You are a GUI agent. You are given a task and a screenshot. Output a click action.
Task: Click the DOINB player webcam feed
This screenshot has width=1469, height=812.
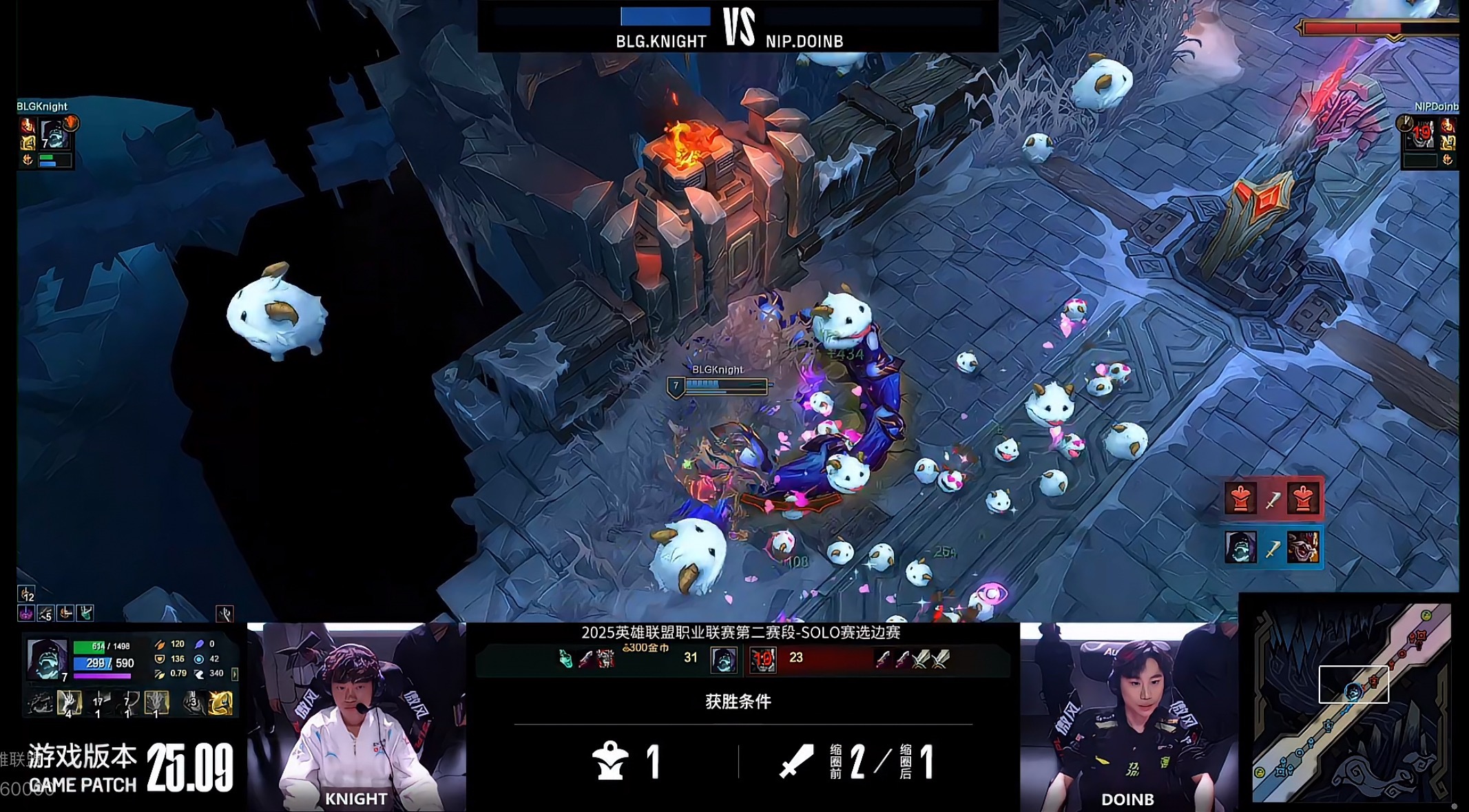click(x=1128, y=716)
